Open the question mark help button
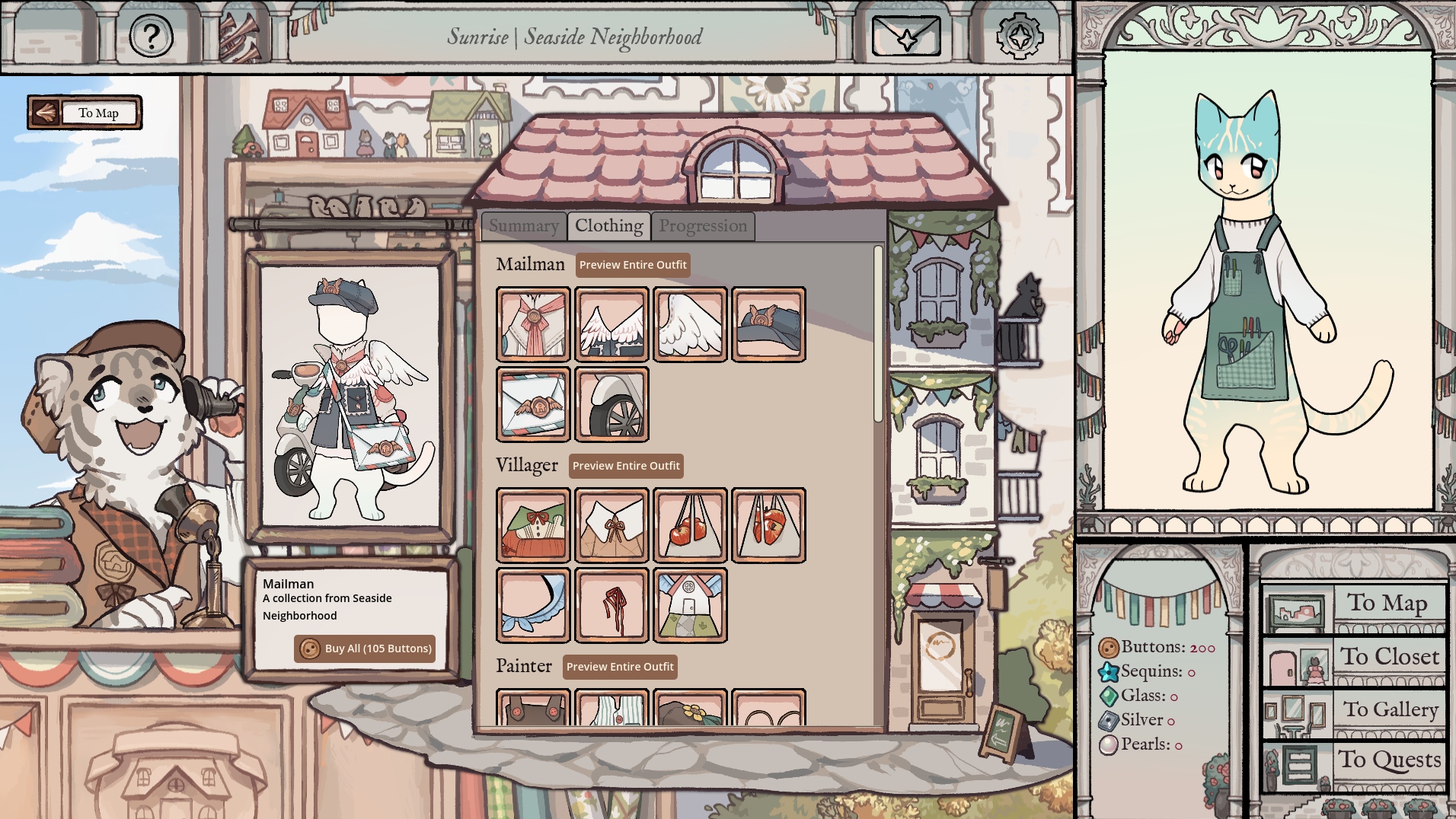 (x=151, y=36)
